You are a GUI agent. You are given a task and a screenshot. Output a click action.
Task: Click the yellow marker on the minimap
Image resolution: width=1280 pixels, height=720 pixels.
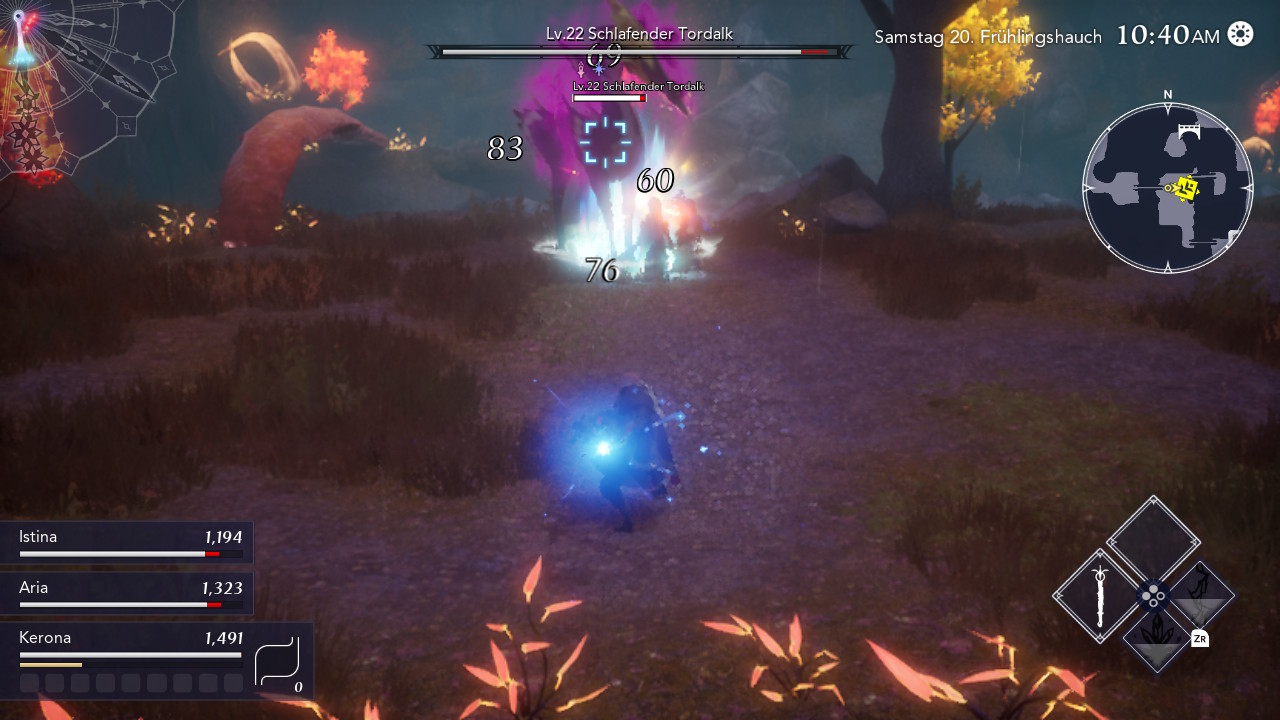[1187, 188]
